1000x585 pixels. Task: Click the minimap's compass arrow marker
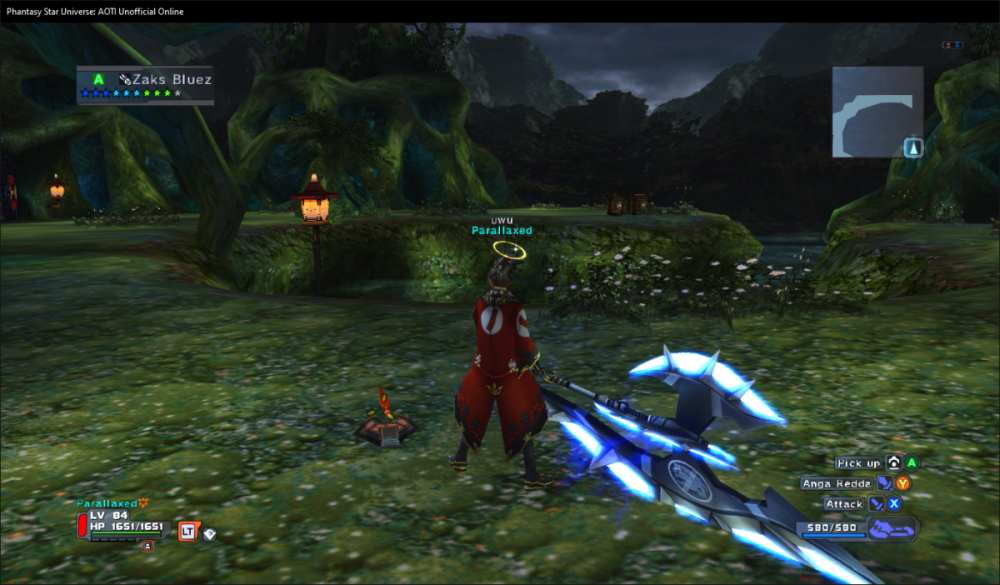coord(913,148)
